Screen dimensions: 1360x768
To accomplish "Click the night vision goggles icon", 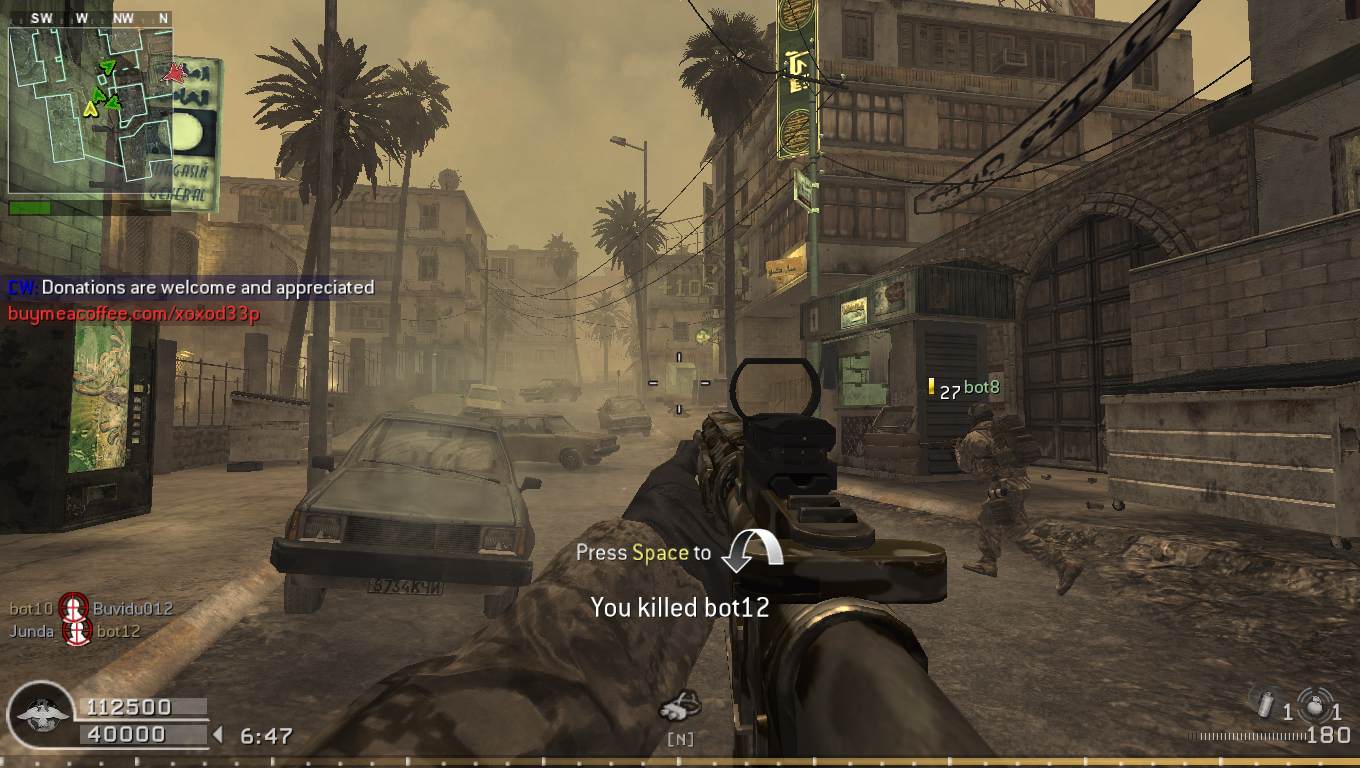I will click(x=680, y=707).
